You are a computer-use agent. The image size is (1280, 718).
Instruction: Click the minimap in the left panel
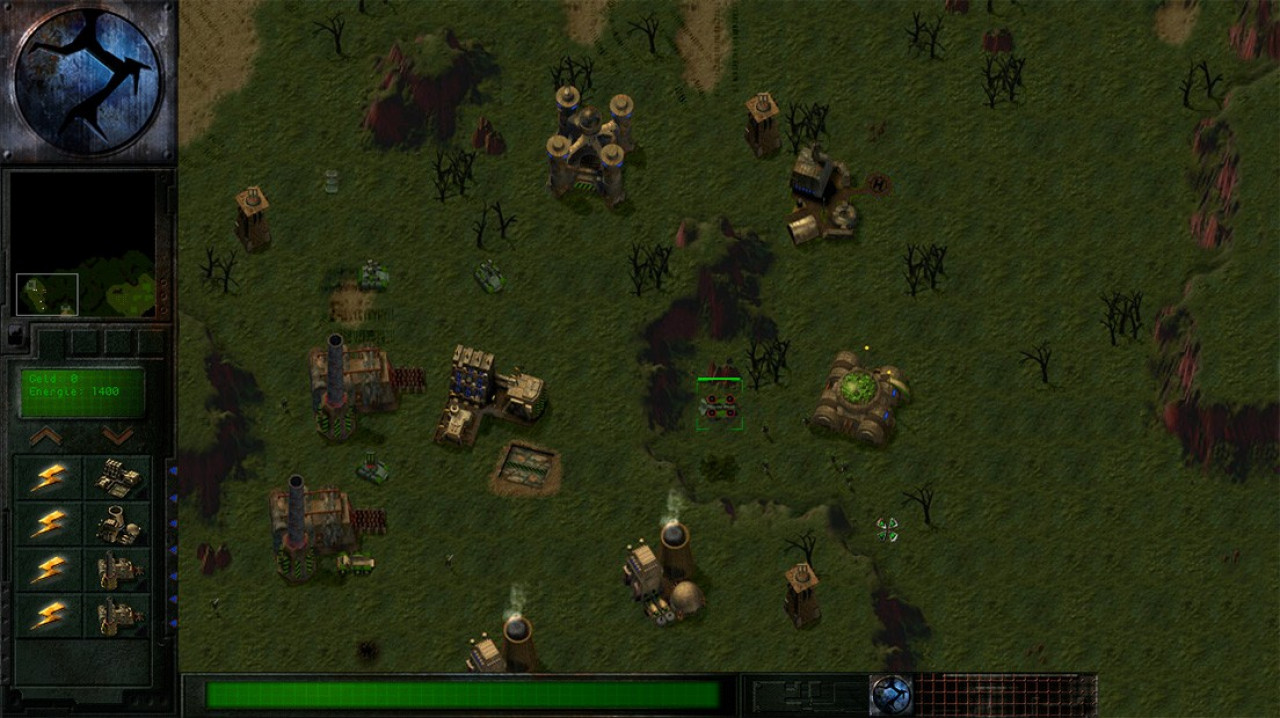[x=84, y=245]
